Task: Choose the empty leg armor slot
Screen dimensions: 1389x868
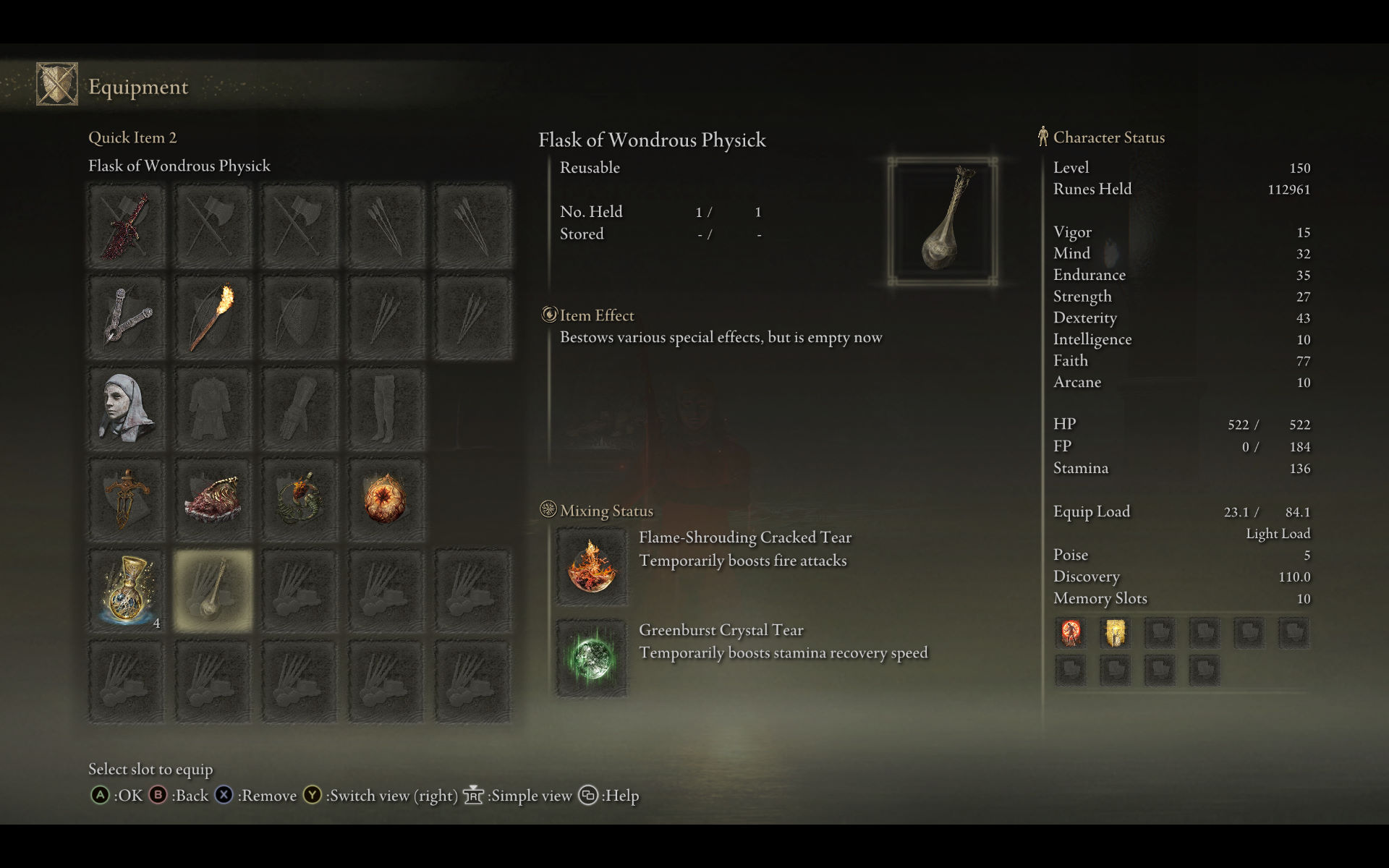Action: pyautogui.click(x=386, y=409)
